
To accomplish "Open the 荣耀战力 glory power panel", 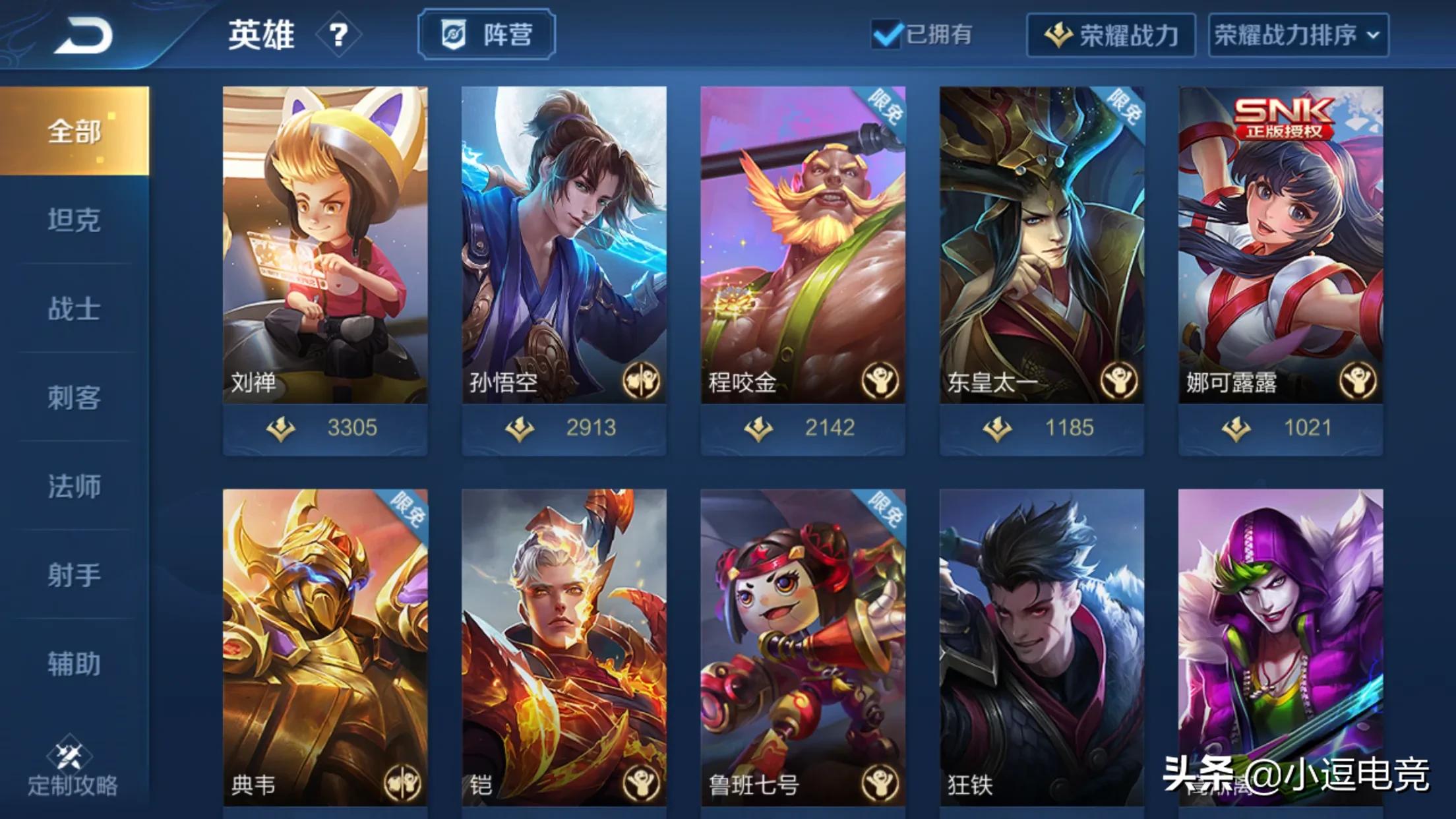I will click(1110, 36).
